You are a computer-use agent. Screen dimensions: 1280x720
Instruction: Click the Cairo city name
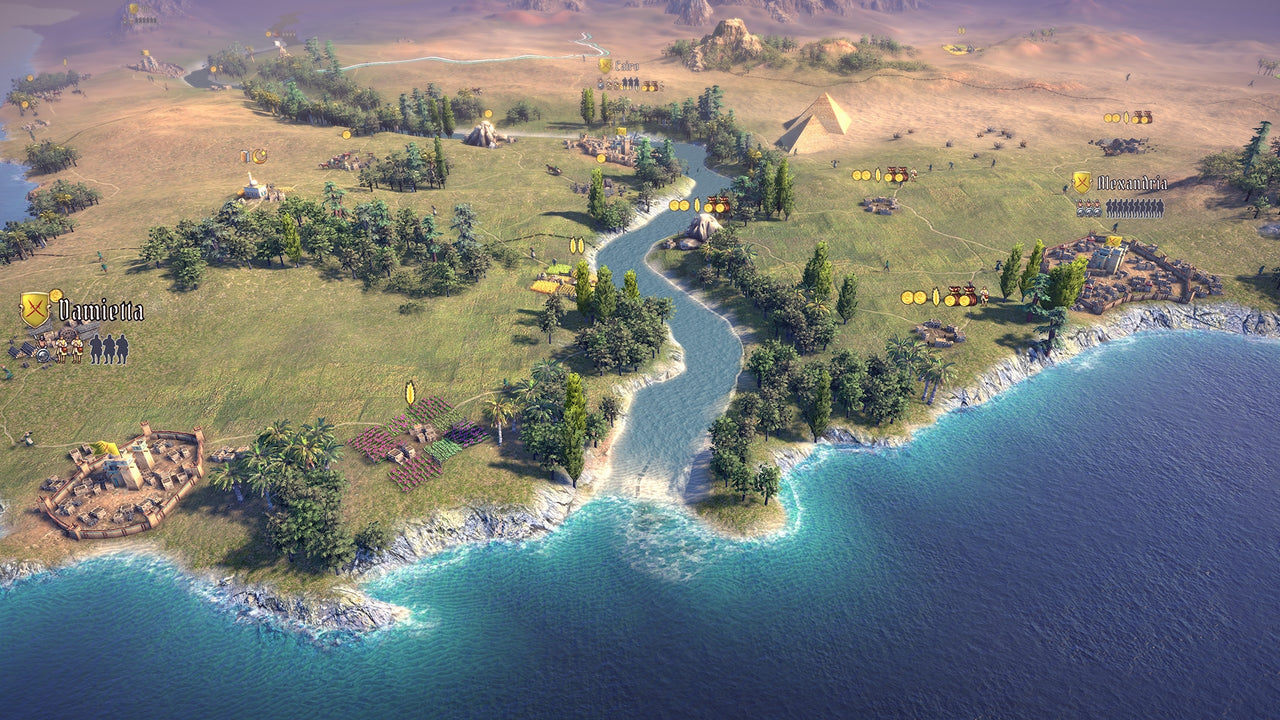tap(627, 64)
